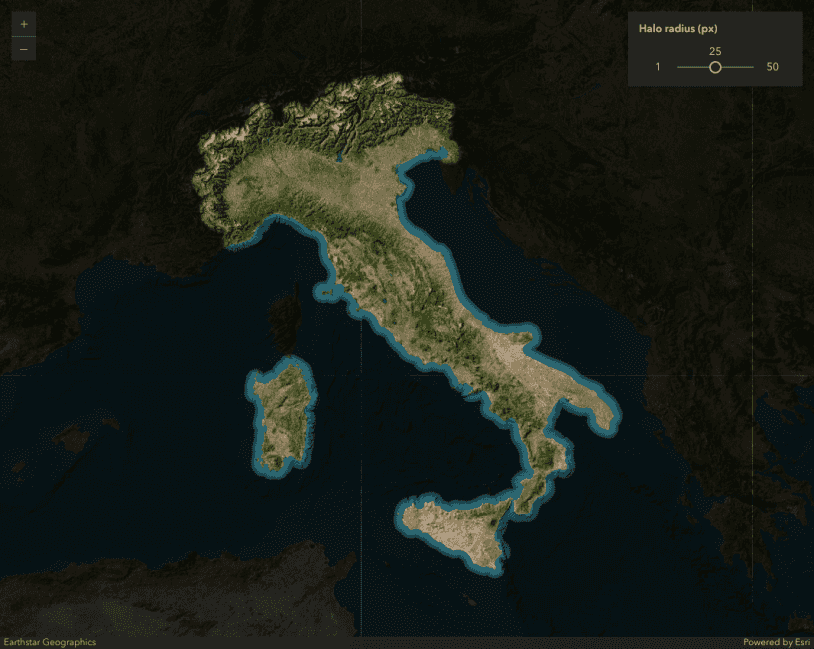Open the Powered by Esri link
This screenshot has height=649, width=814.
click(775, 642)
